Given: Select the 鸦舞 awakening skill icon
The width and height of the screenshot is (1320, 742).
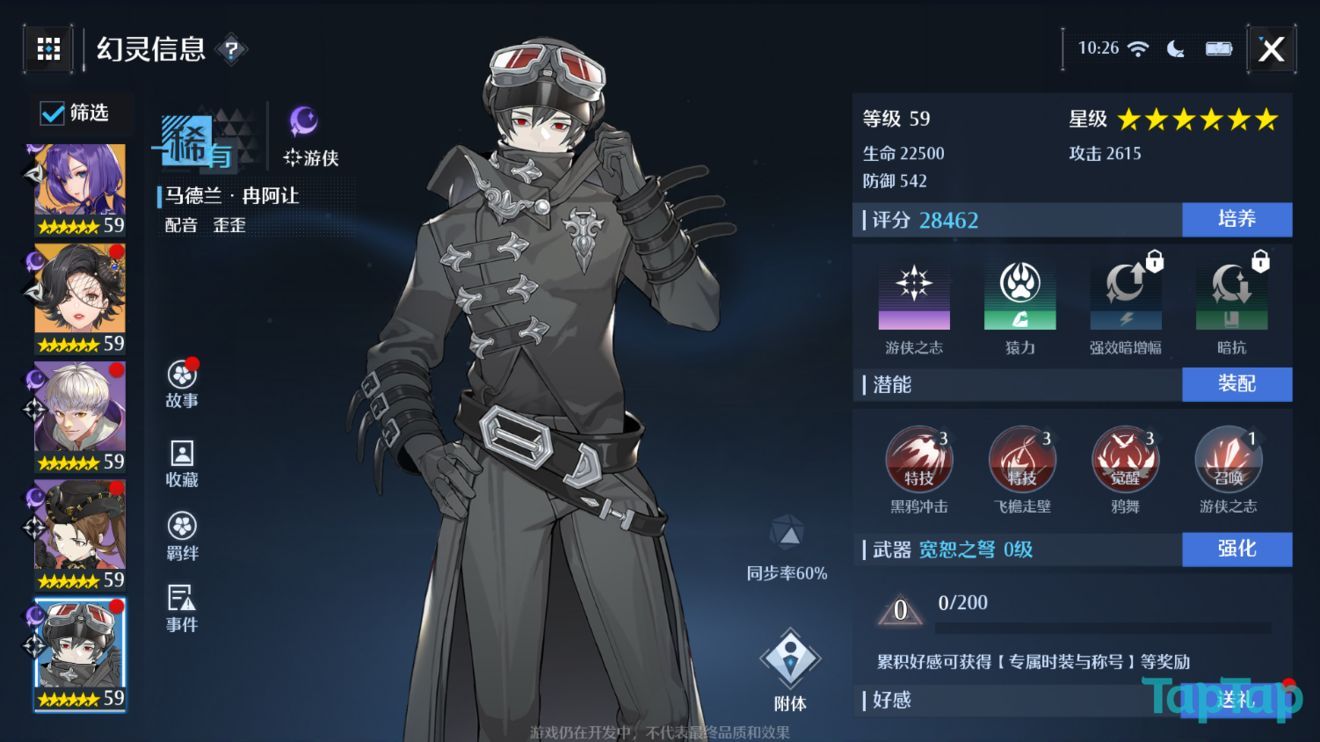Looking at the screenshot, I should 1124,459.
